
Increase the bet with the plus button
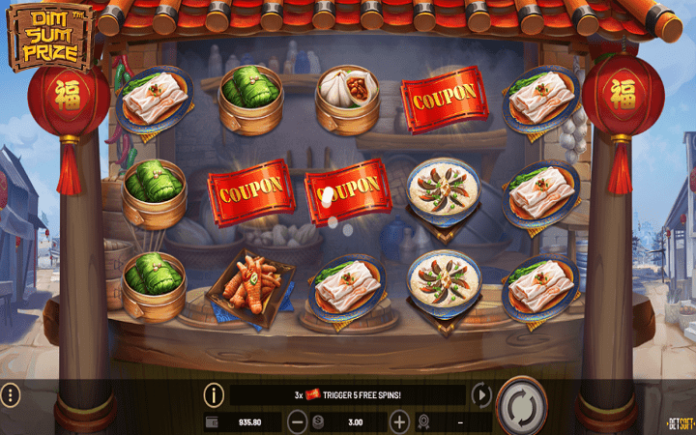(x=400, y=423)
